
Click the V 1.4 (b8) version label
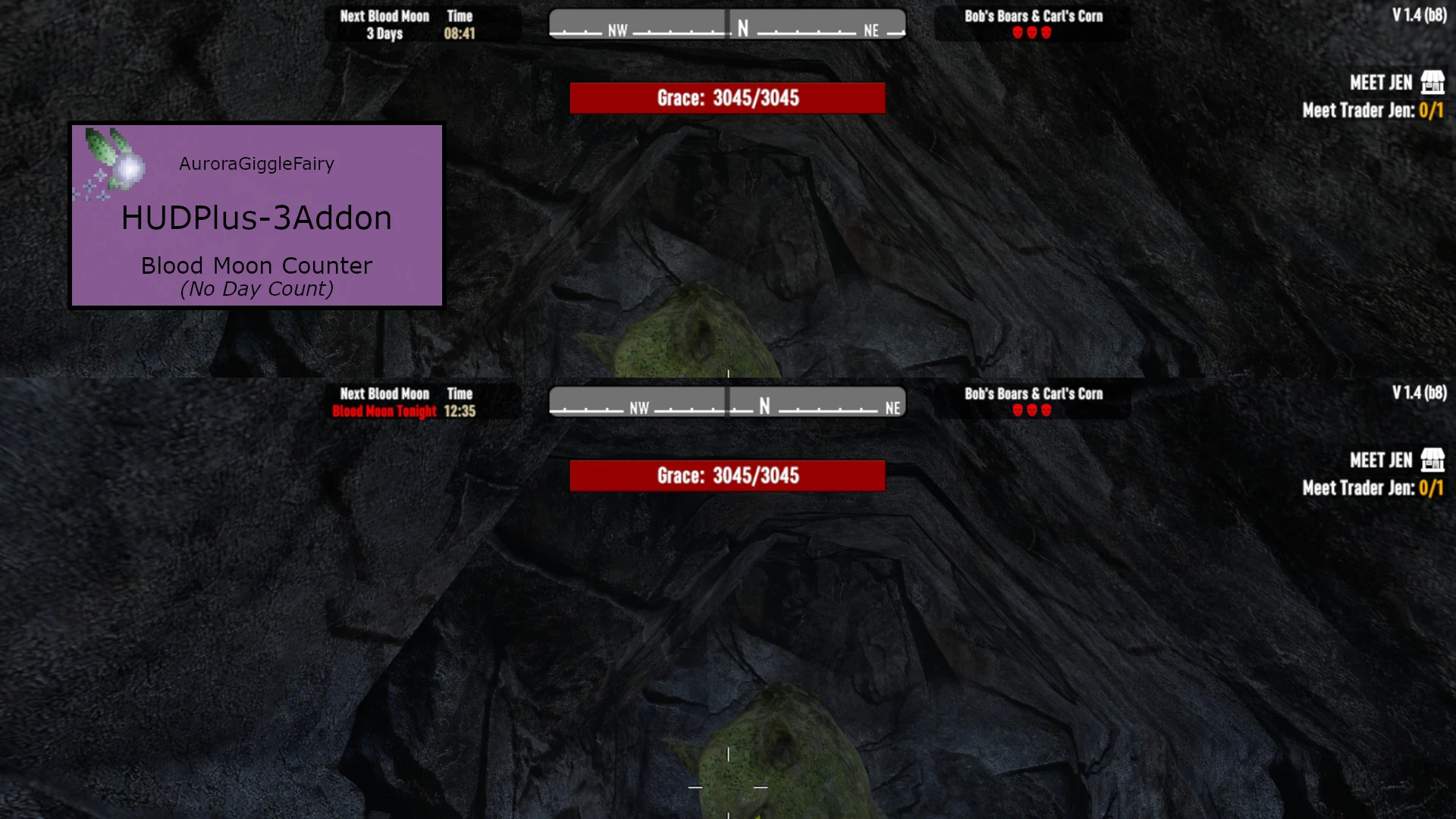[1420, 13]
